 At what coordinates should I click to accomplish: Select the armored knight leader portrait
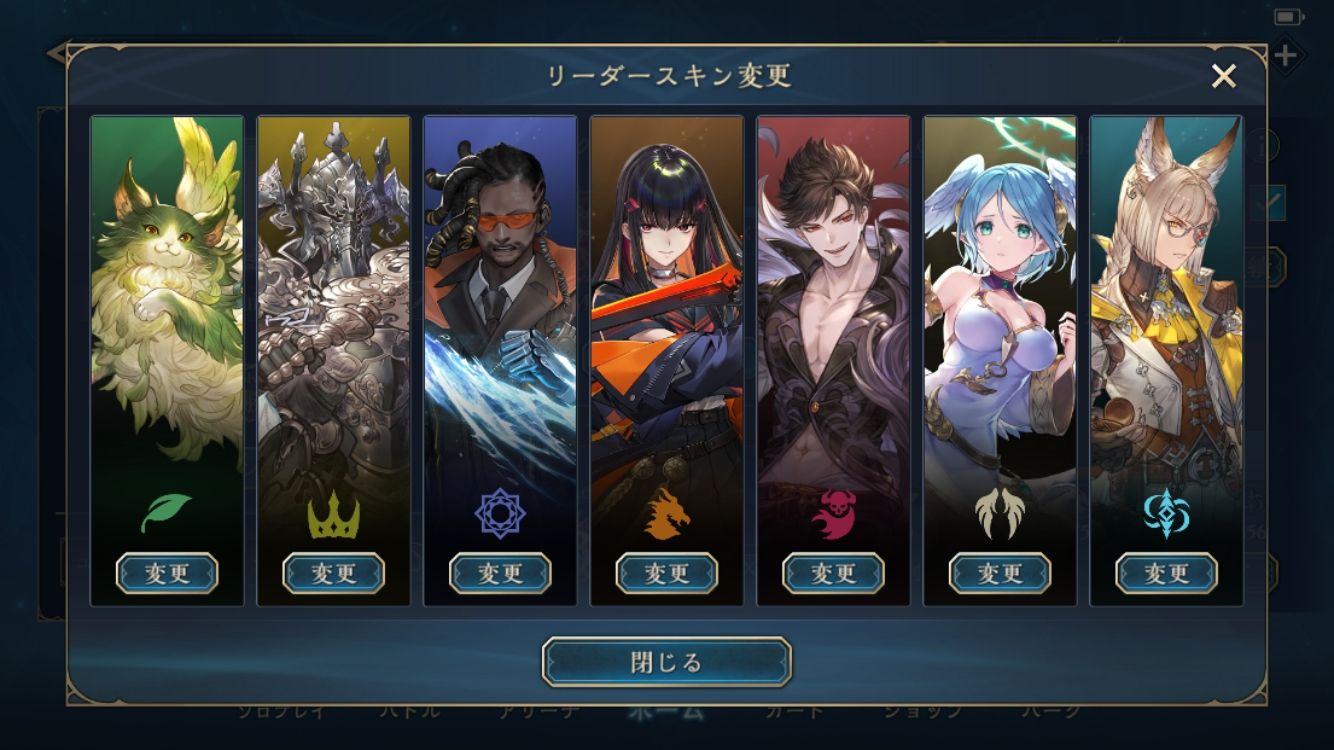[333, 300]
